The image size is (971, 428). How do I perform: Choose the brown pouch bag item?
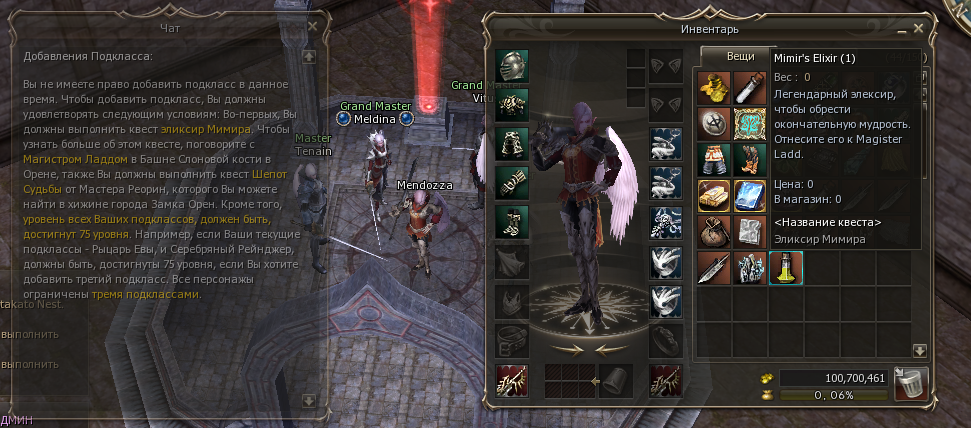714,231
